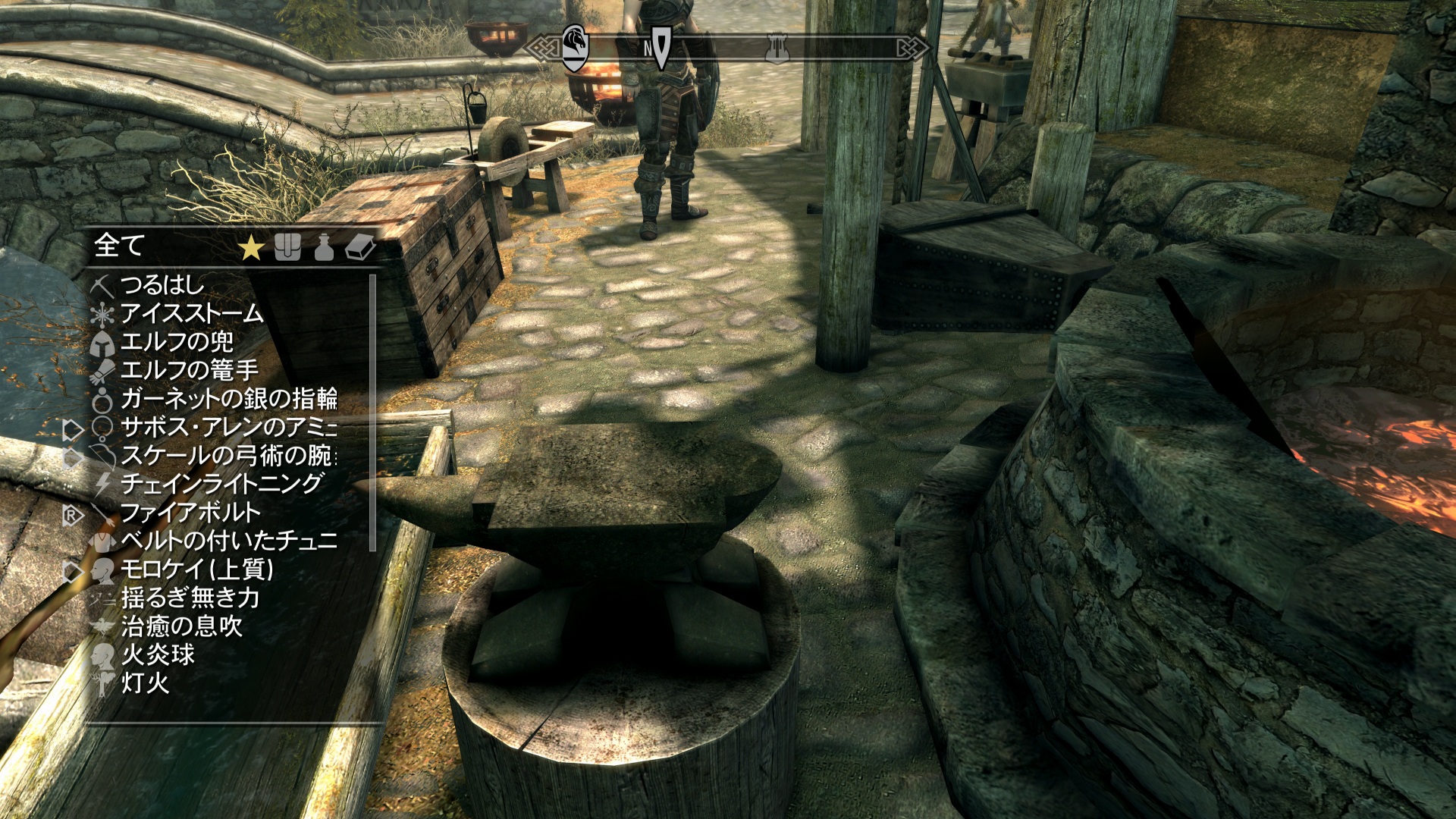Choose the 火炎球 spell entry
The height and width of the screenshot is (819, 1456).
pos(158,654)
